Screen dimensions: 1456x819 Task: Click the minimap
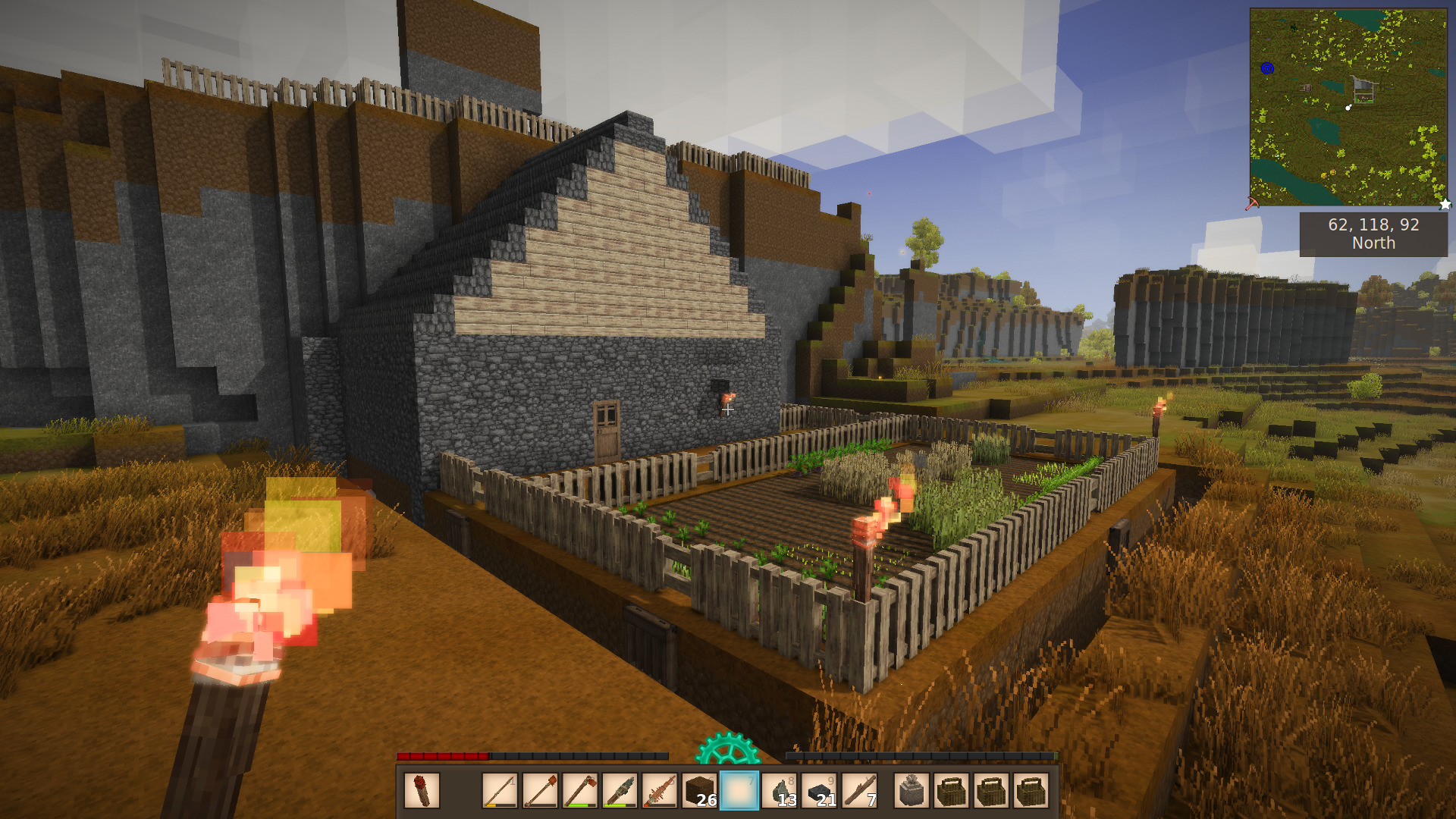pos(1348,107)
